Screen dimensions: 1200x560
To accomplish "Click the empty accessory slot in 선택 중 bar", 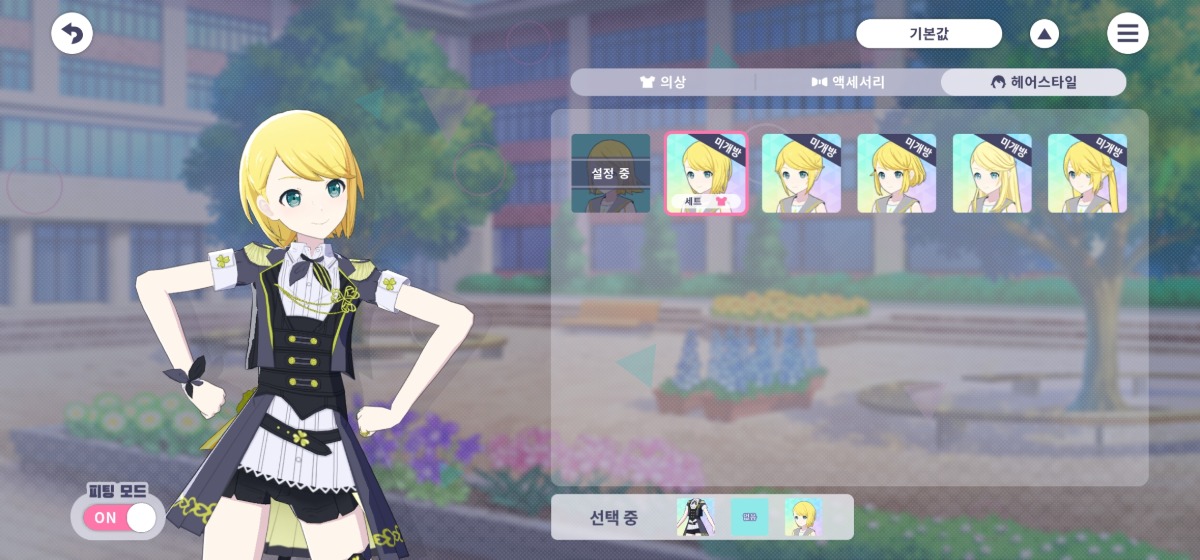I will click(x=749, y=517).
